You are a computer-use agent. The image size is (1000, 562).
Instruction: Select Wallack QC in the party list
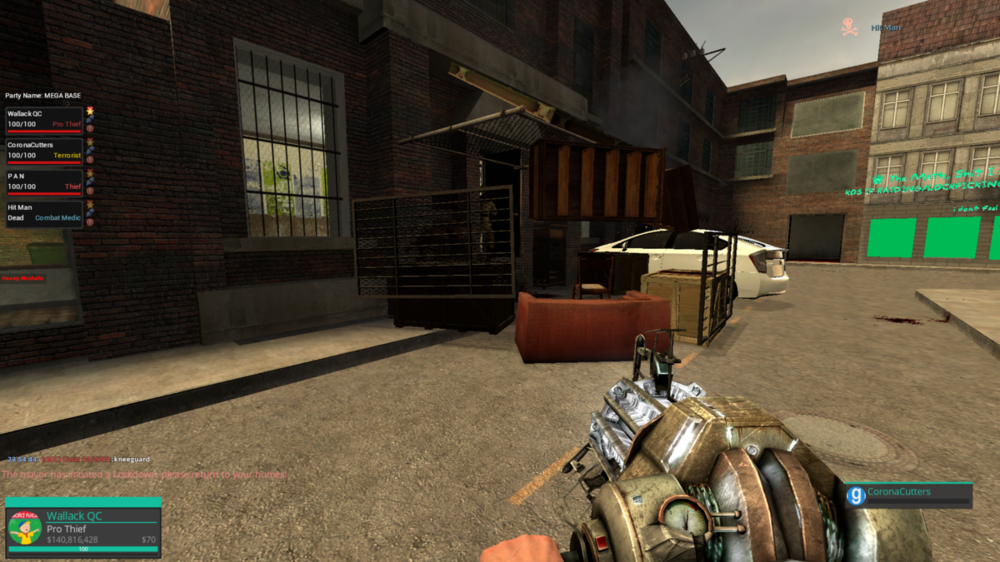click(44, 120)
